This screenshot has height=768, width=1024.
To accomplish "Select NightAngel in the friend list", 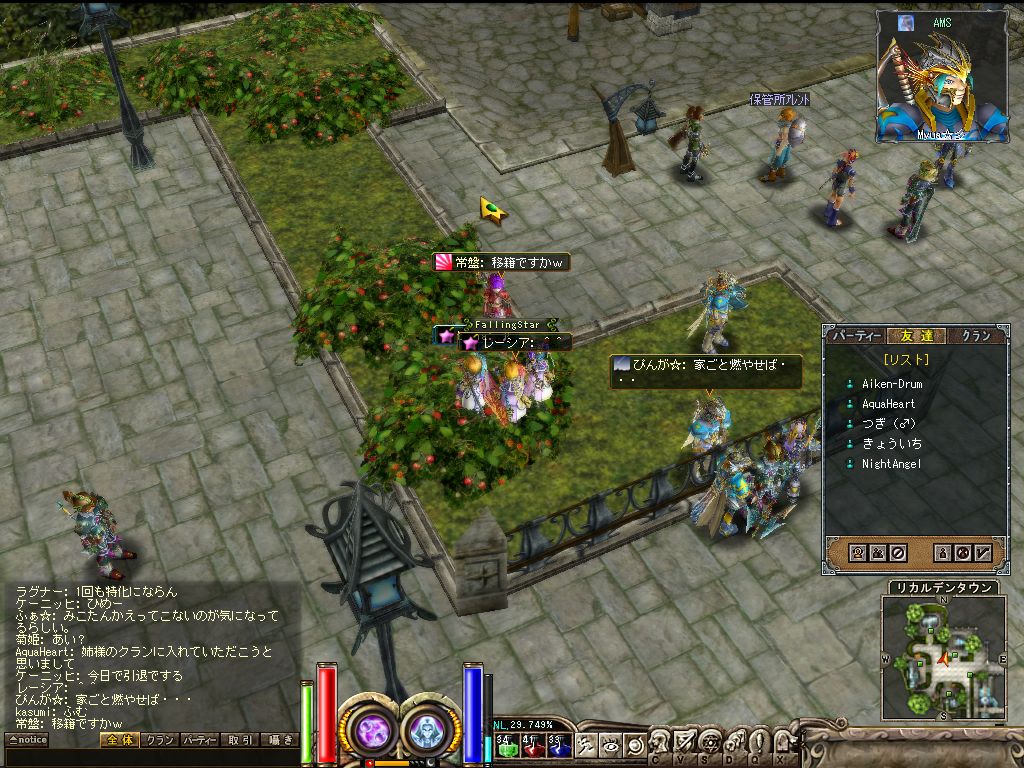I will [891, 464].
